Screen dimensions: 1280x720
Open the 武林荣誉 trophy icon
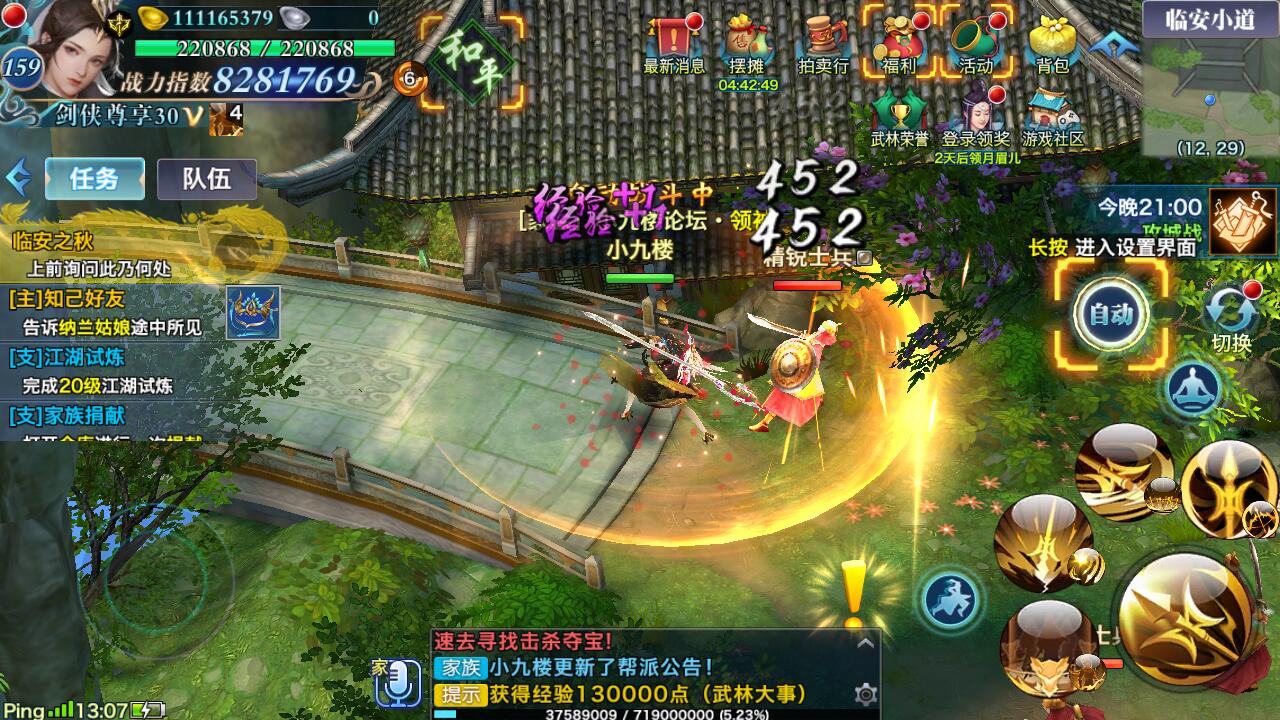[899, 118]
